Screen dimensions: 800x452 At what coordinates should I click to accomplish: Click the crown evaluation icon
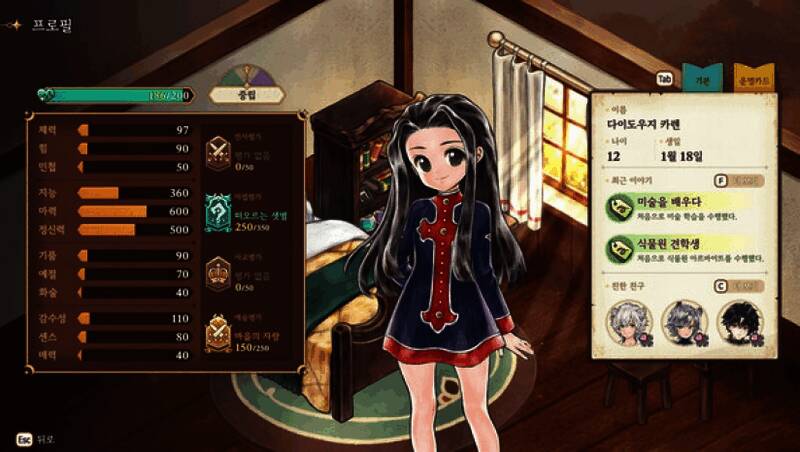click(x=217, y=272)
